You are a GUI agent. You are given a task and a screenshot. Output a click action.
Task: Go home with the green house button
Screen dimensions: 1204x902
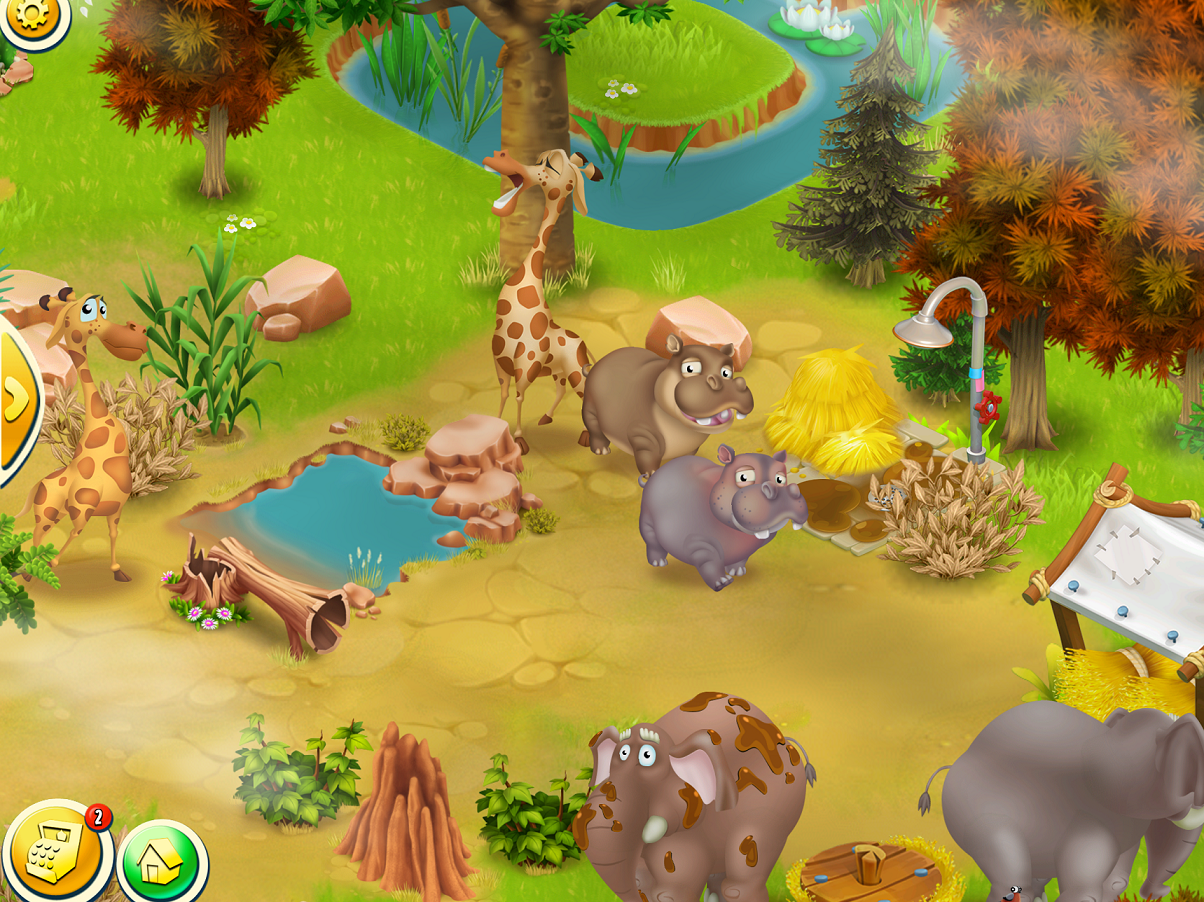[x=162, y=862]
